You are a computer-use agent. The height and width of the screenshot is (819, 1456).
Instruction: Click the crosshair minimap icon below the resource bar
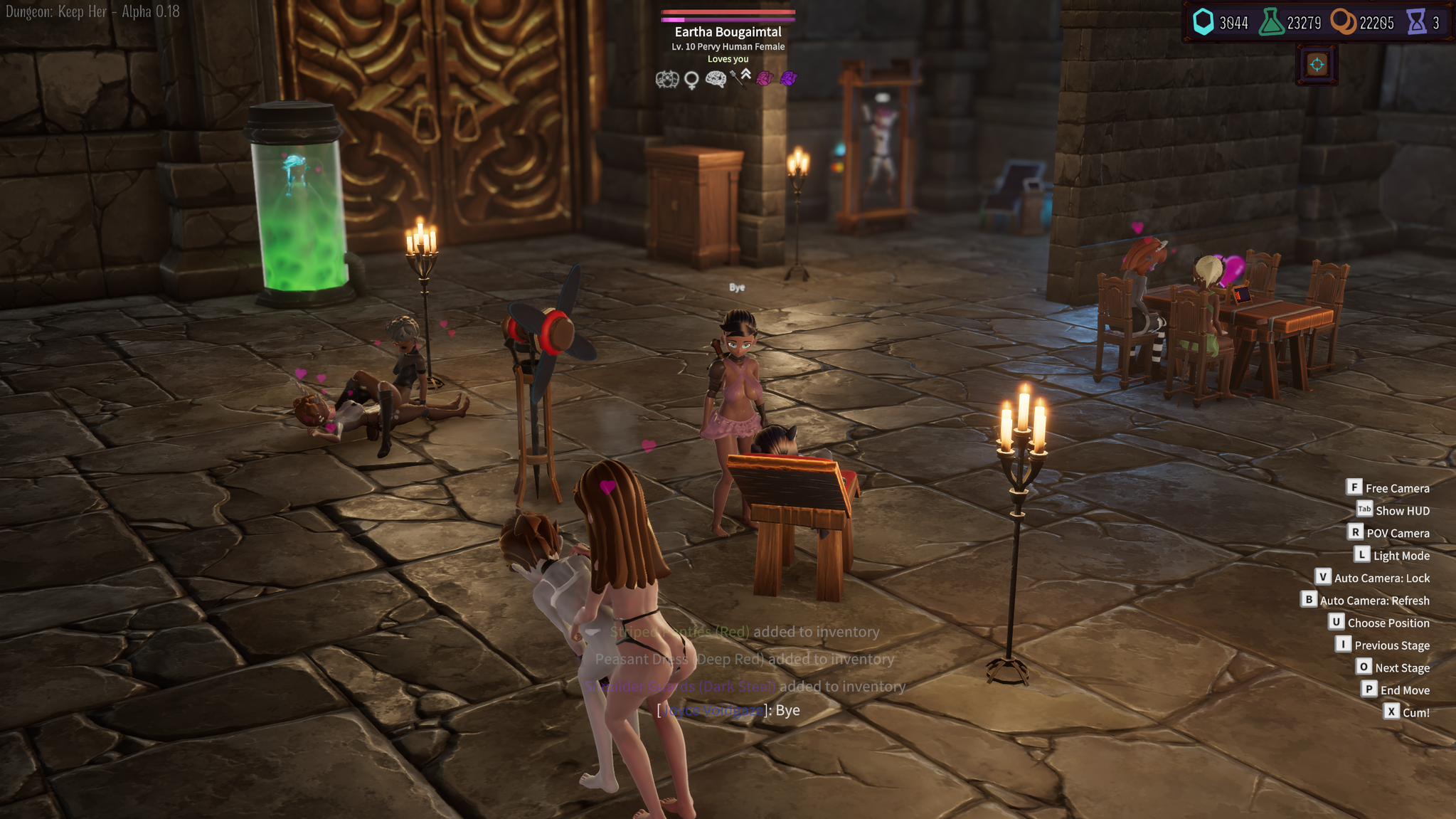[x=1318, y=64]
